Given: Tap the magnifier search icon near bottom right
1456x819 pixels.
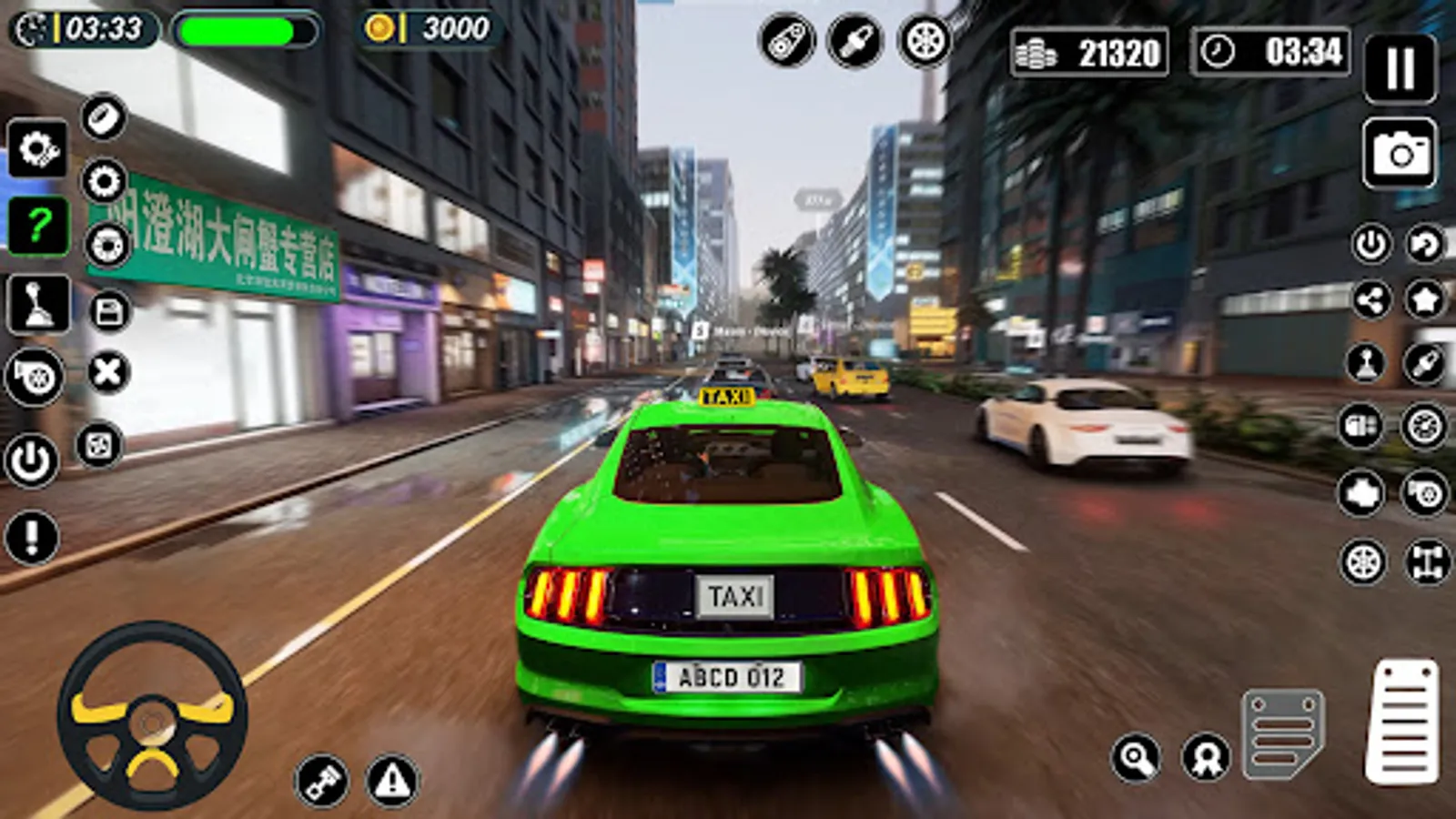Looking at the screenshot, I should click(x=1135, y=756).
